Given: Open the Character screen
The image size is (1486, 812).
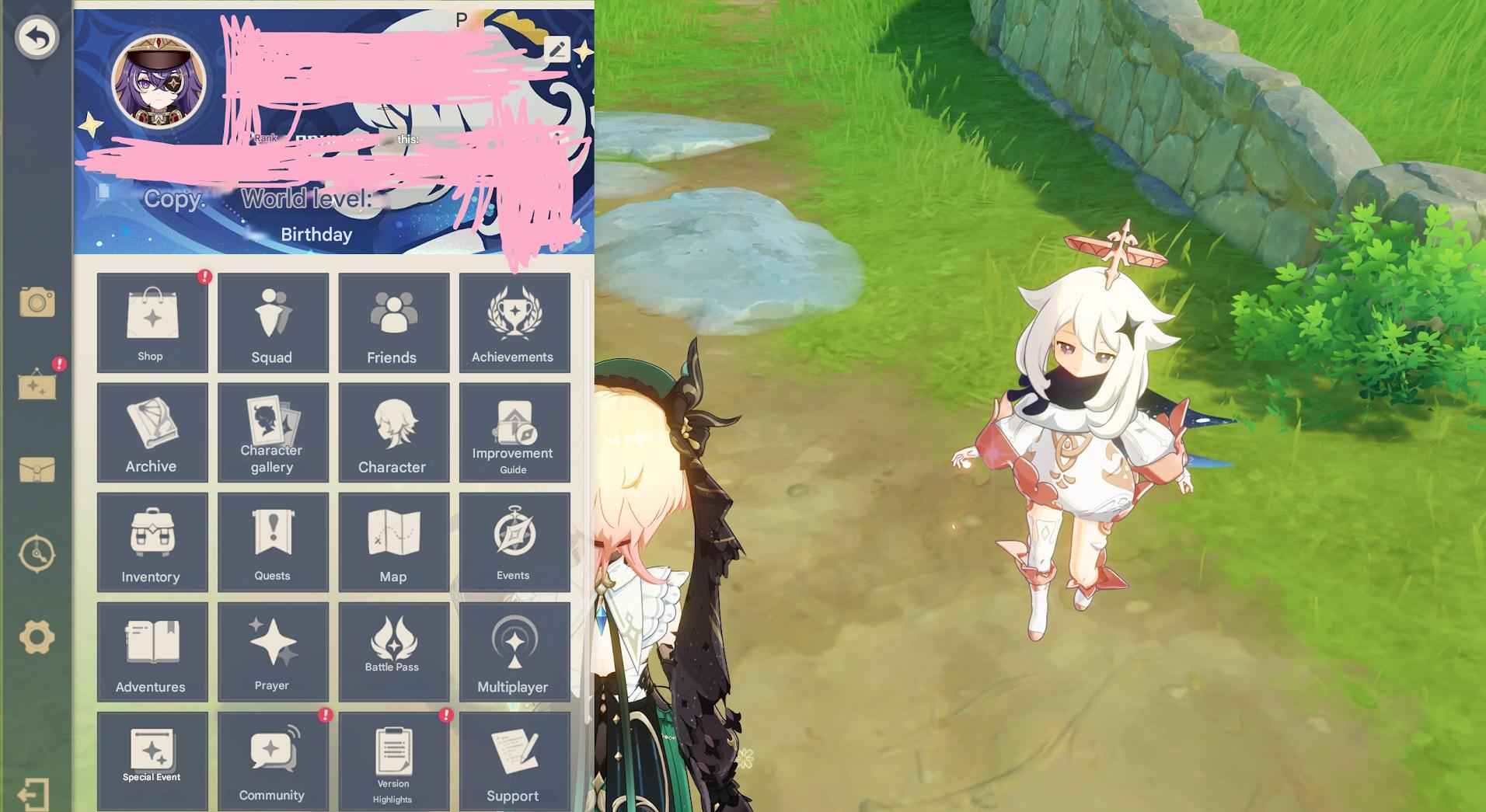Looking at the screenshot, I should pos(393,433).
